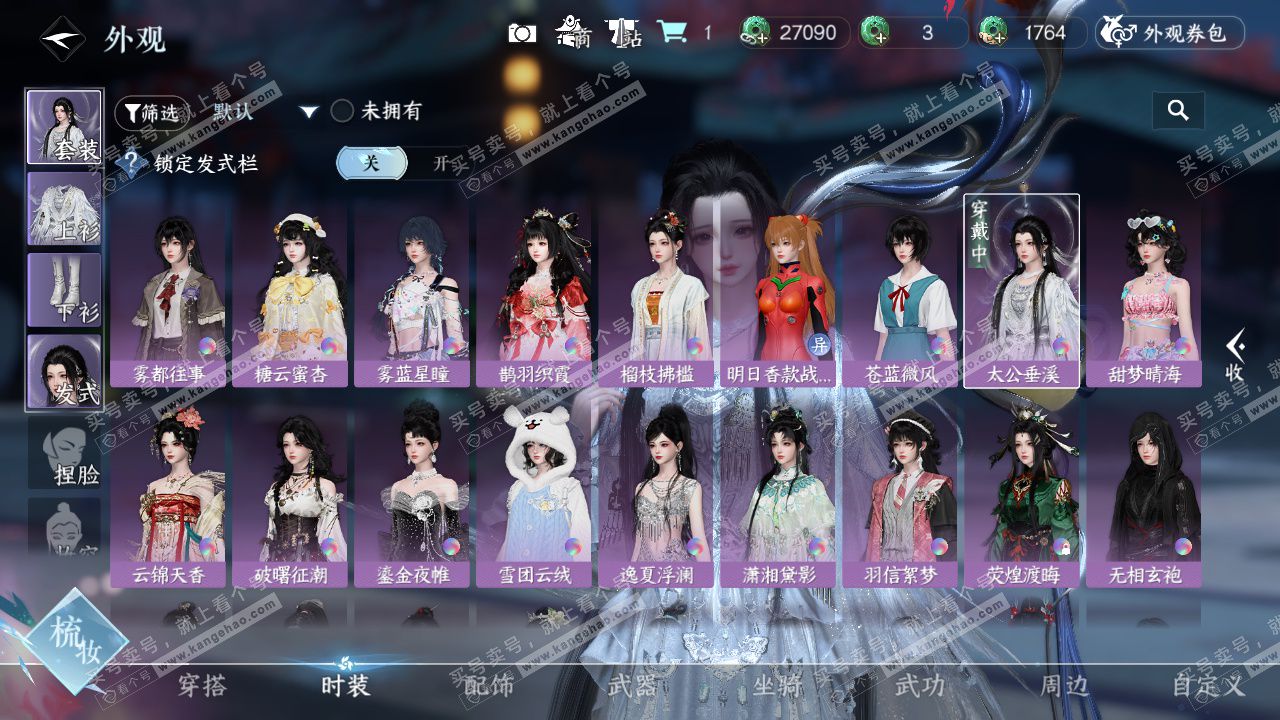This screenshot has width=1280, height=720.
Task: Open the search magnifier button
Action: tap(1178, 111)
